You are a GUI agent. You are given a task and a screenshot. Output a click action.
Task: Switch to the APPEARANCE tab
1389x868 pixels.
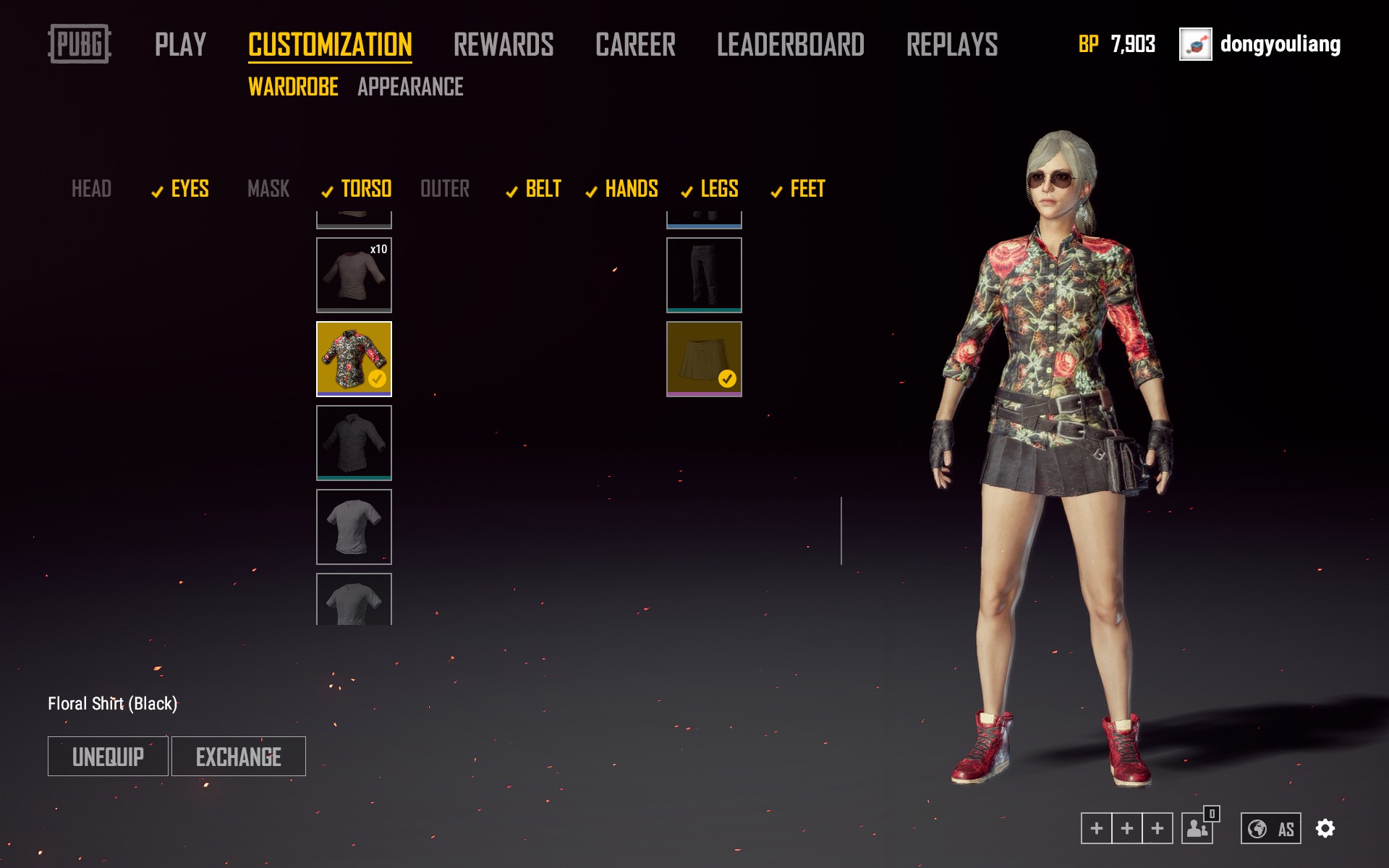[410, 87]
